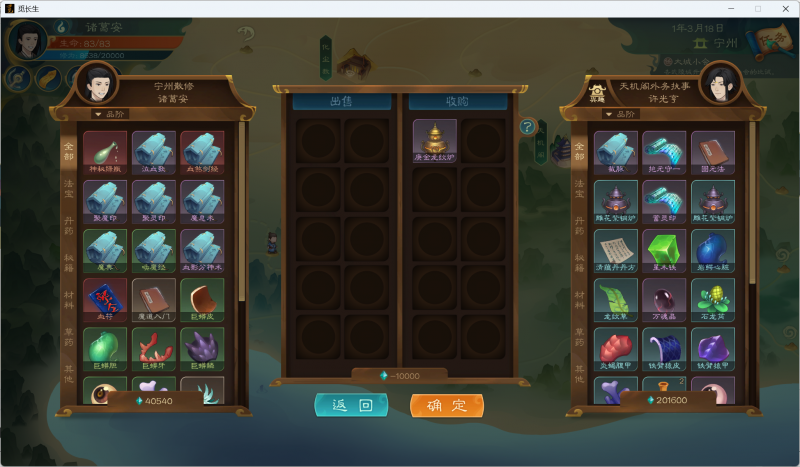800x467 pixels.
Task: Open 品阶 dropdown in 诸葛安's inventory
Action: (x=111, y=114)
